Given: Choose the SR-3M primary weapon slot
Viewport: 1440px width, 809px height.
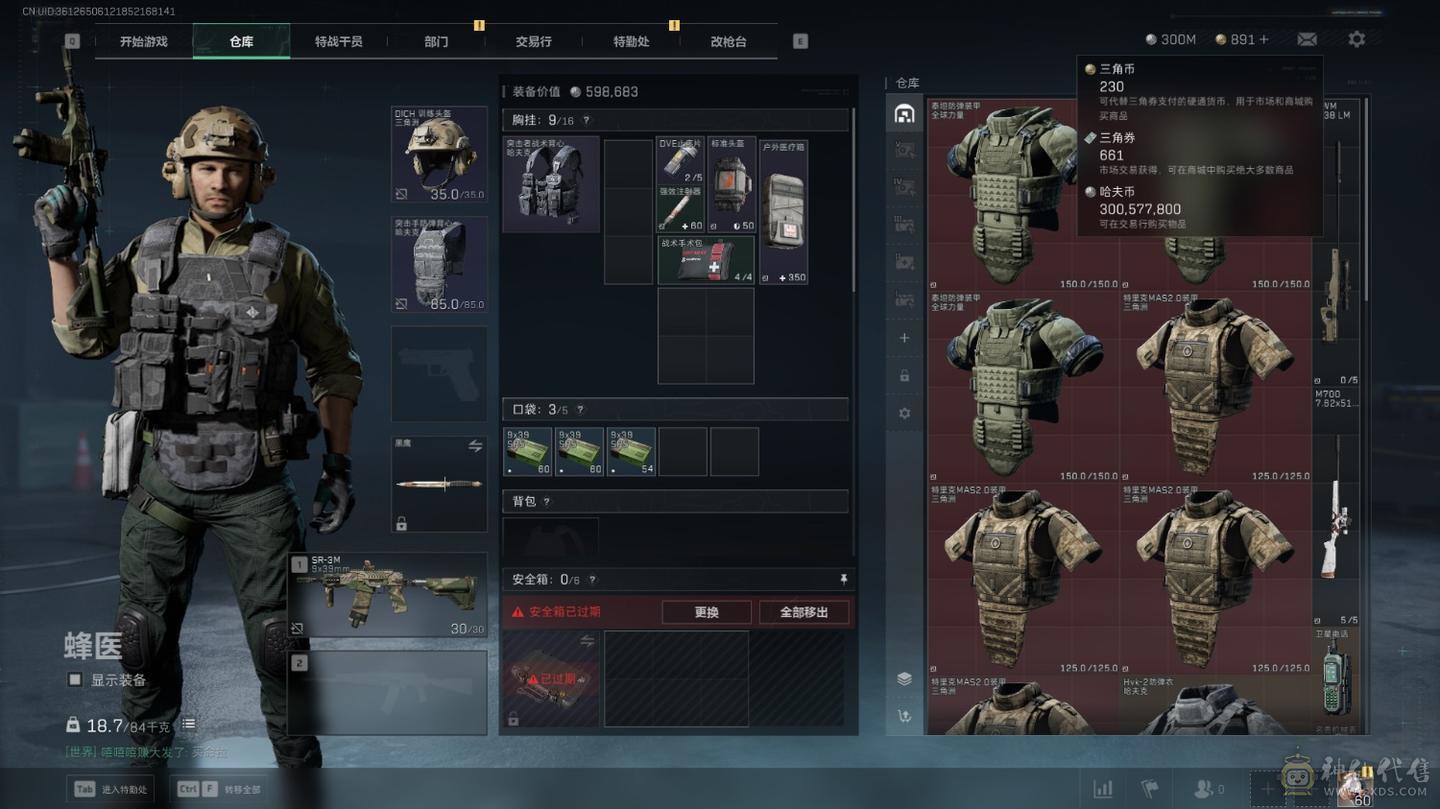Looking at the screenshot, I should [x=387, y=595].
